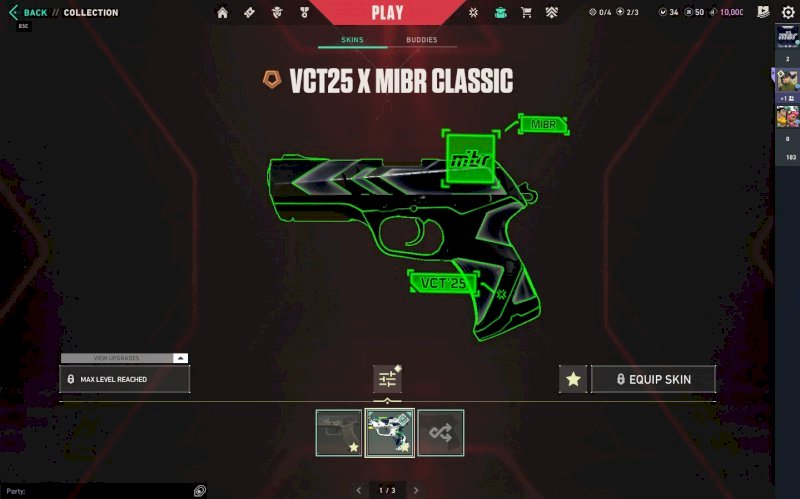The image size is (800, 499).
Task: Favorite this skin with the star button
Action: coord(573,379)
